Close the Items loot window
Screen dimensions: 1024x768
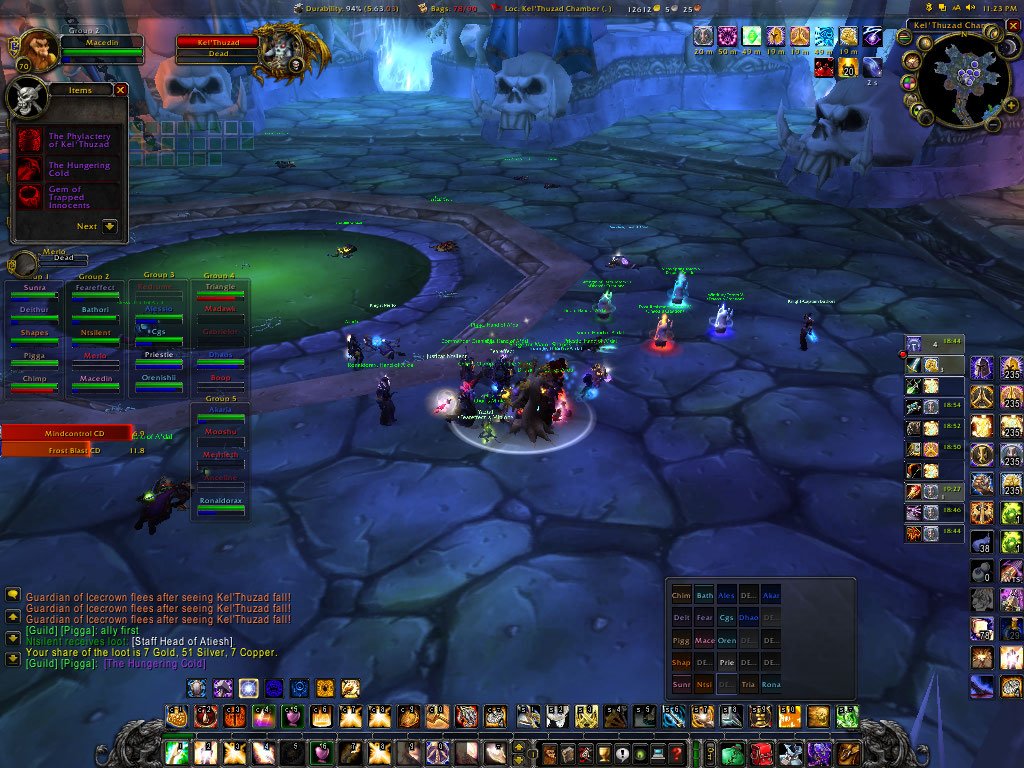[121, 90]
